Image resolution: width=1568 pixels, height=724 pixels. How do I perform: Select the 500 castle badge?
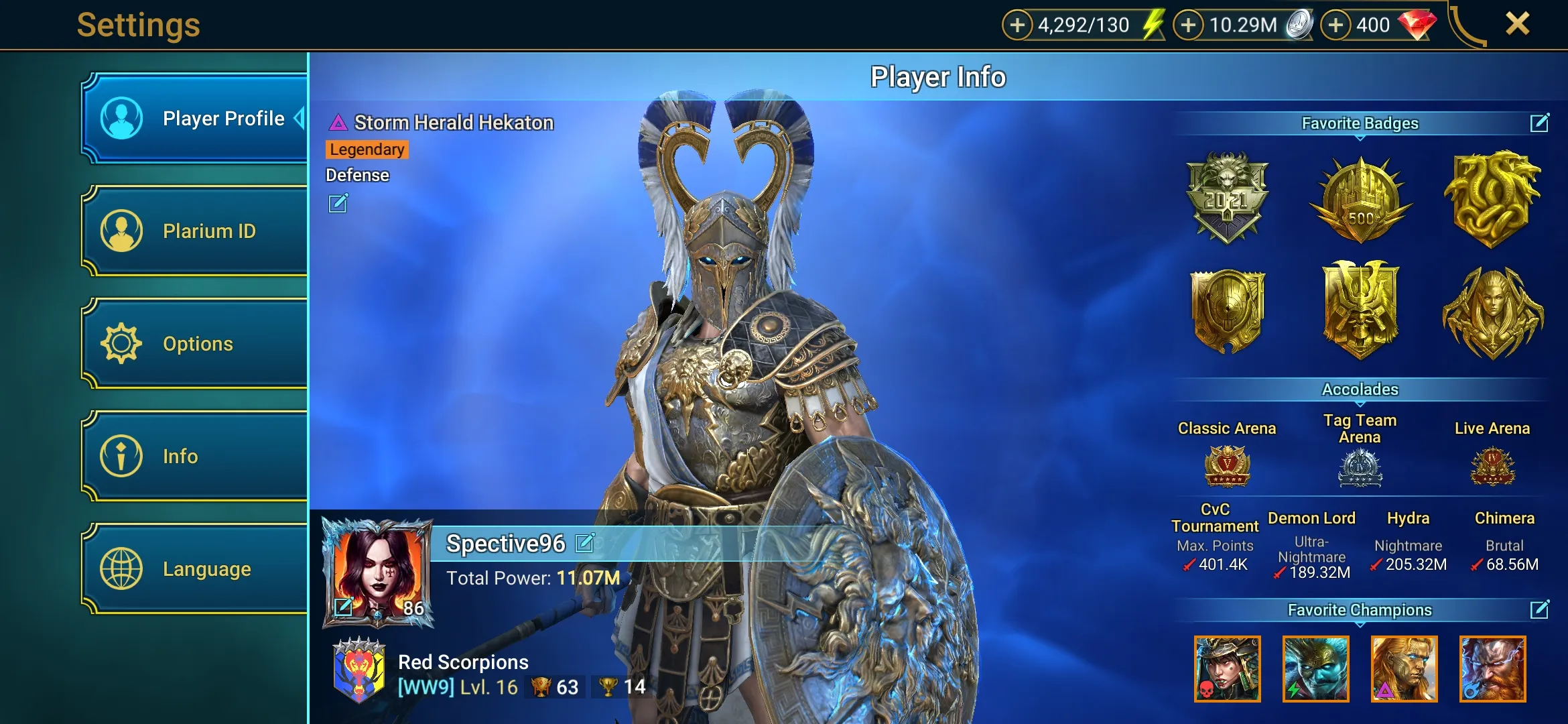(x=1360, y=199)
